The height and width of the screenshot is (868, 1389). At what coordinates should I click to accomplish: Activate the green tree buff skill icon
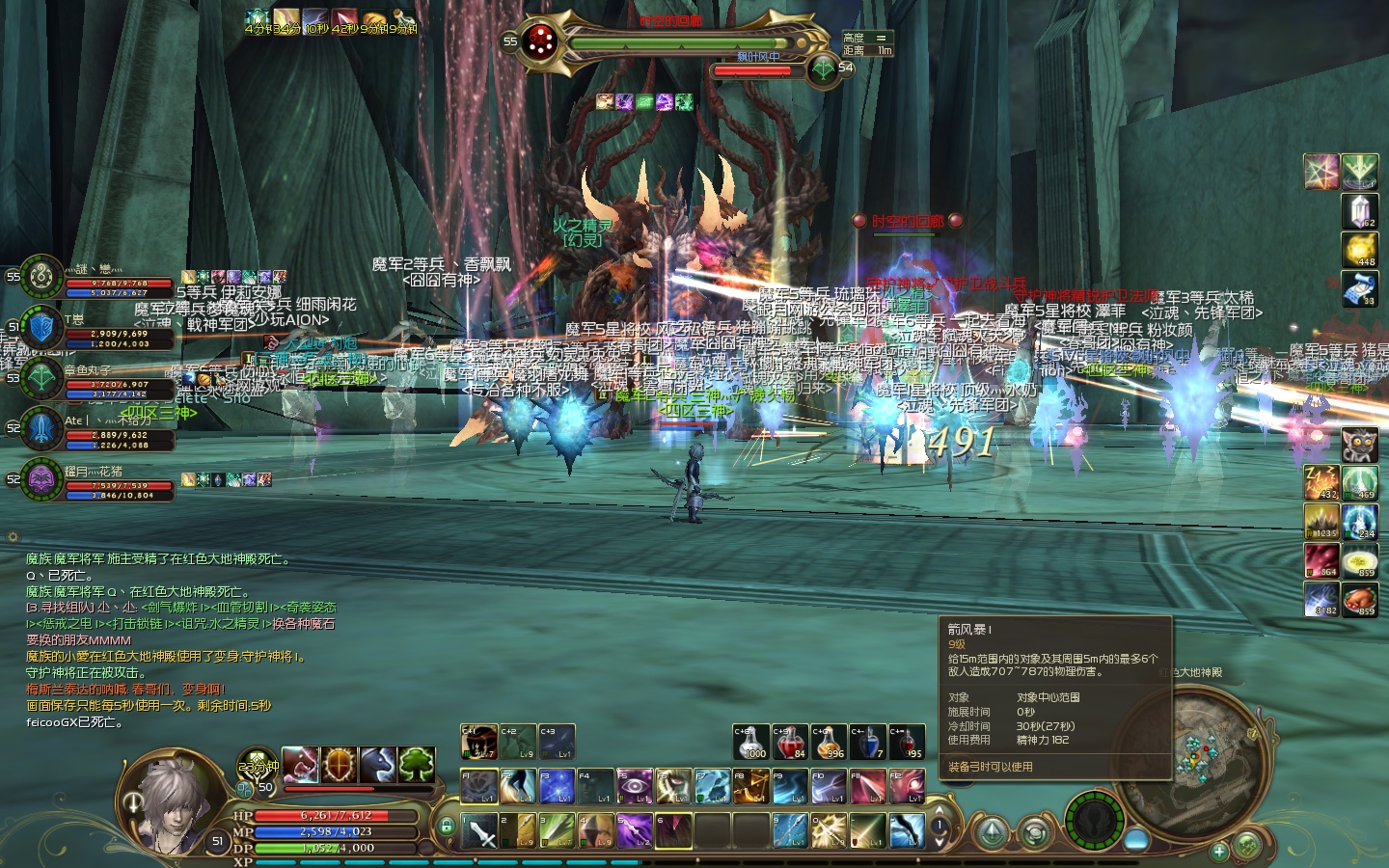416,765
